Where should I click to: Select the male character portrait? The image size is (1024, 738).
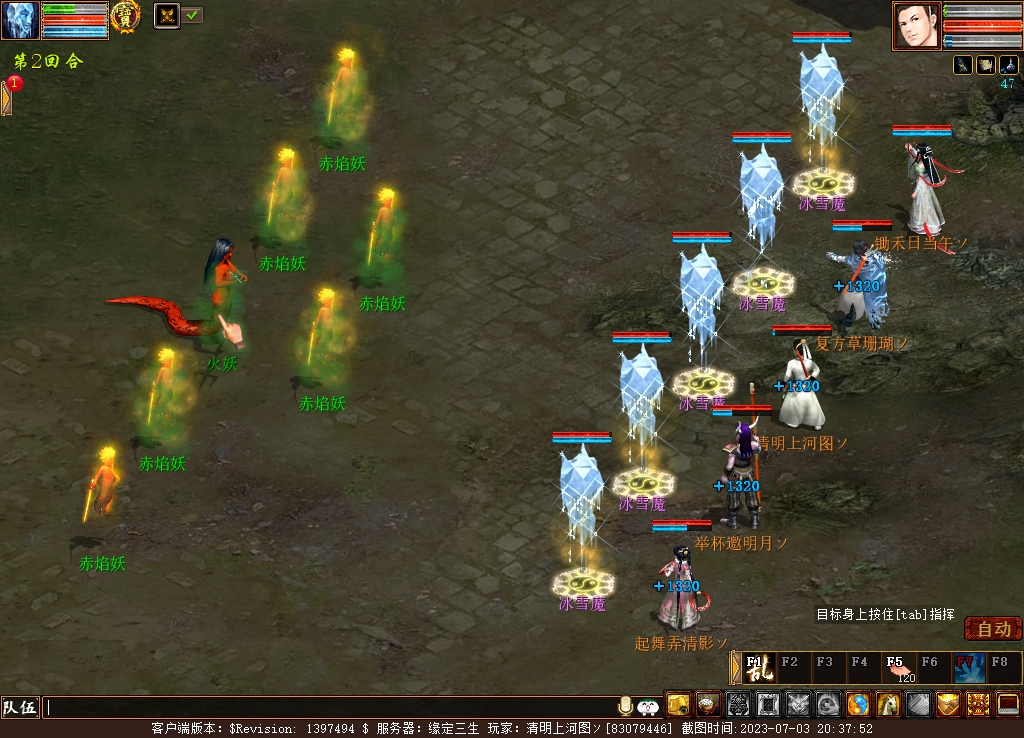click(917, 25)
